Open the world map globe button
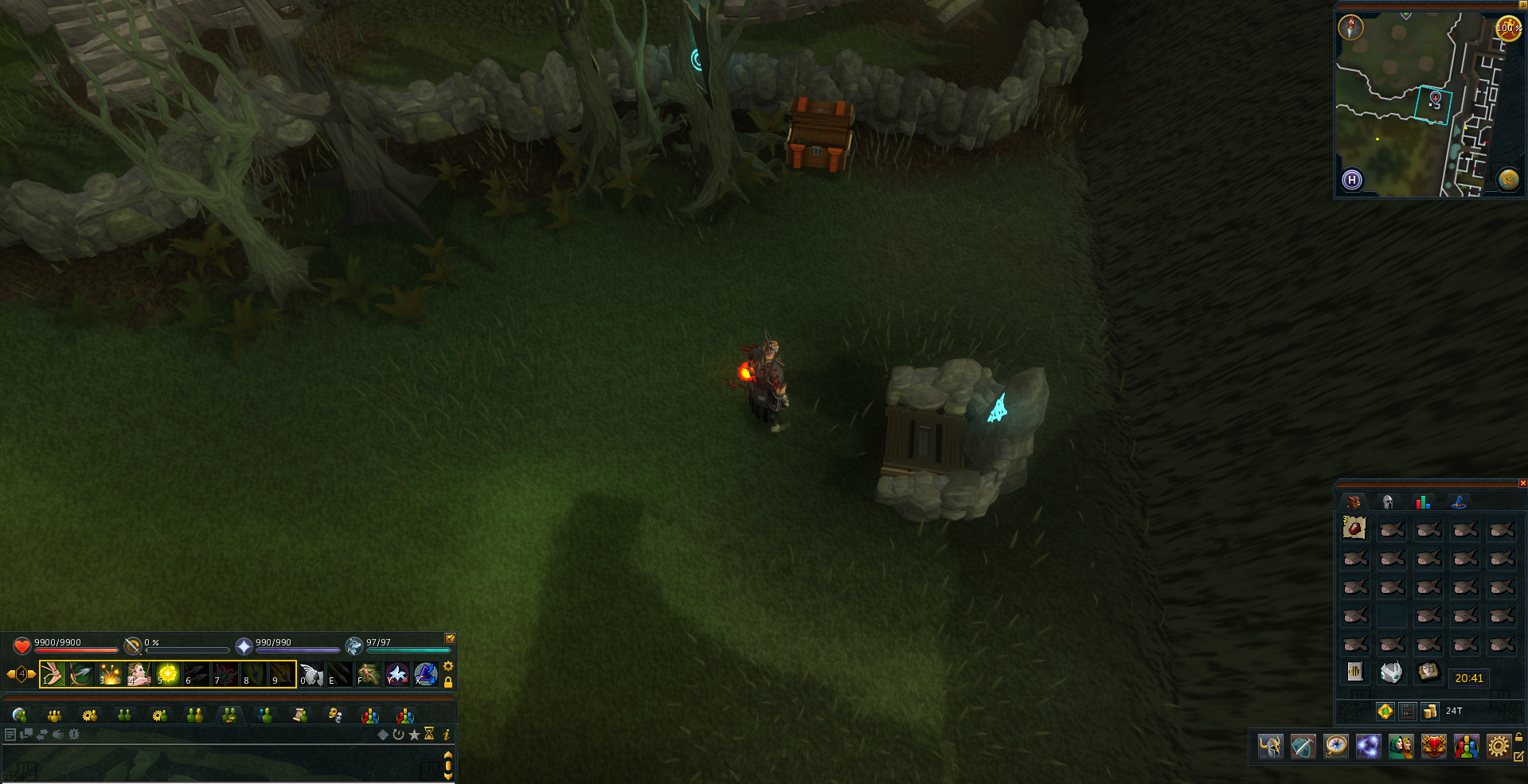Screen dimensions: 1528x784 1508,179
